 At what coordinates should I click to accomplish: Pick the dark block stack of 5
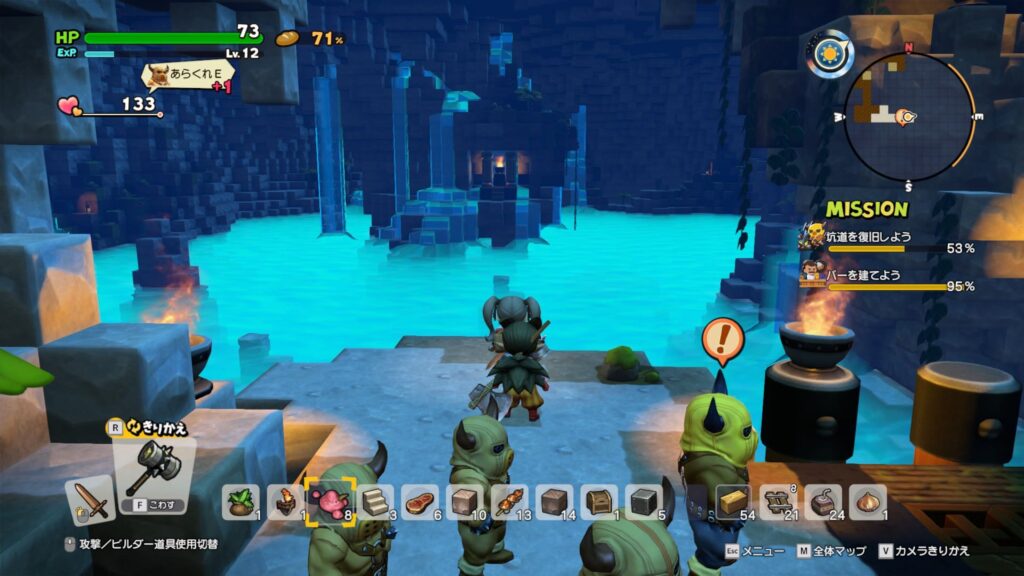pos(644,501)
